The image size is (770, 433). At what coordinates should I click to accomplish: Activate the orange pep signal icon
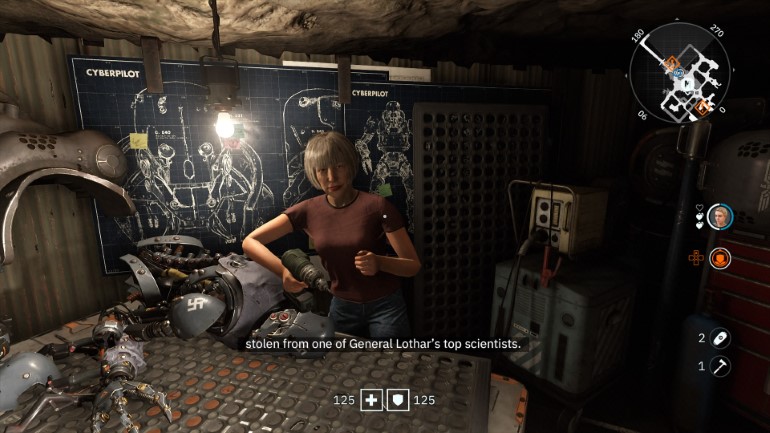(x=720, y=259)
